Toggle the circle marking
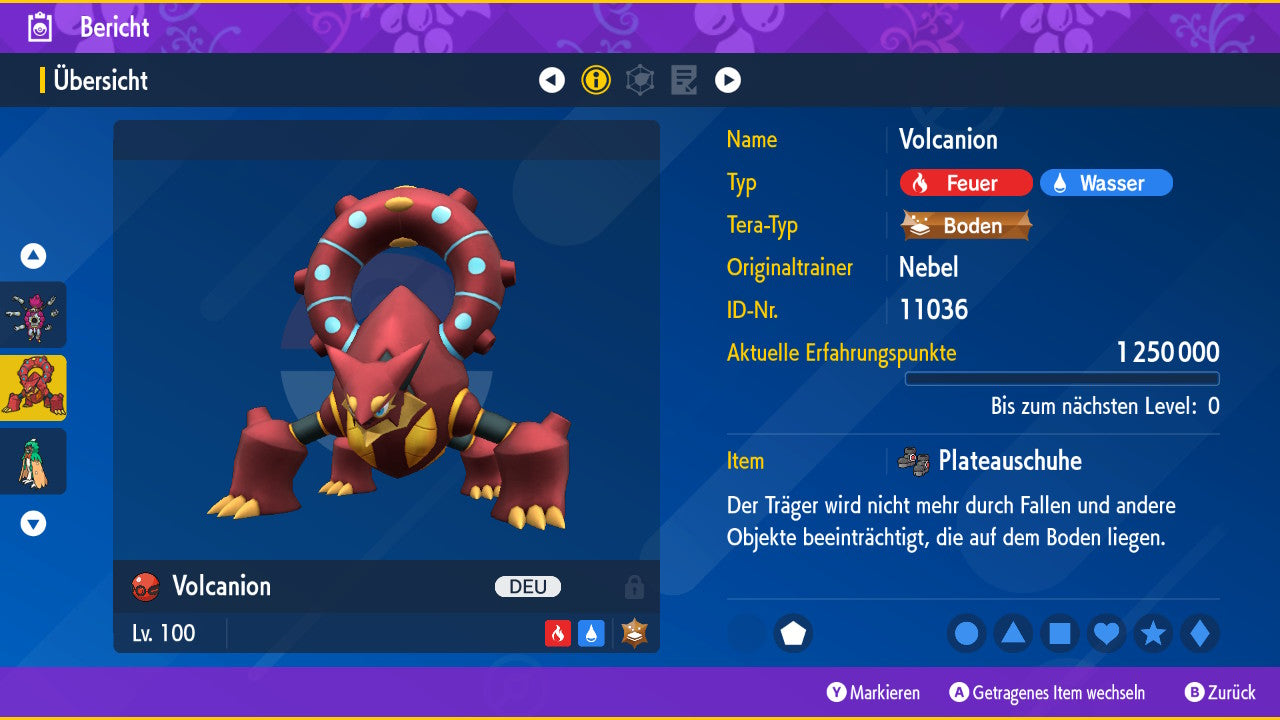Screen dimensions: 1280x720 coord(966,633)
